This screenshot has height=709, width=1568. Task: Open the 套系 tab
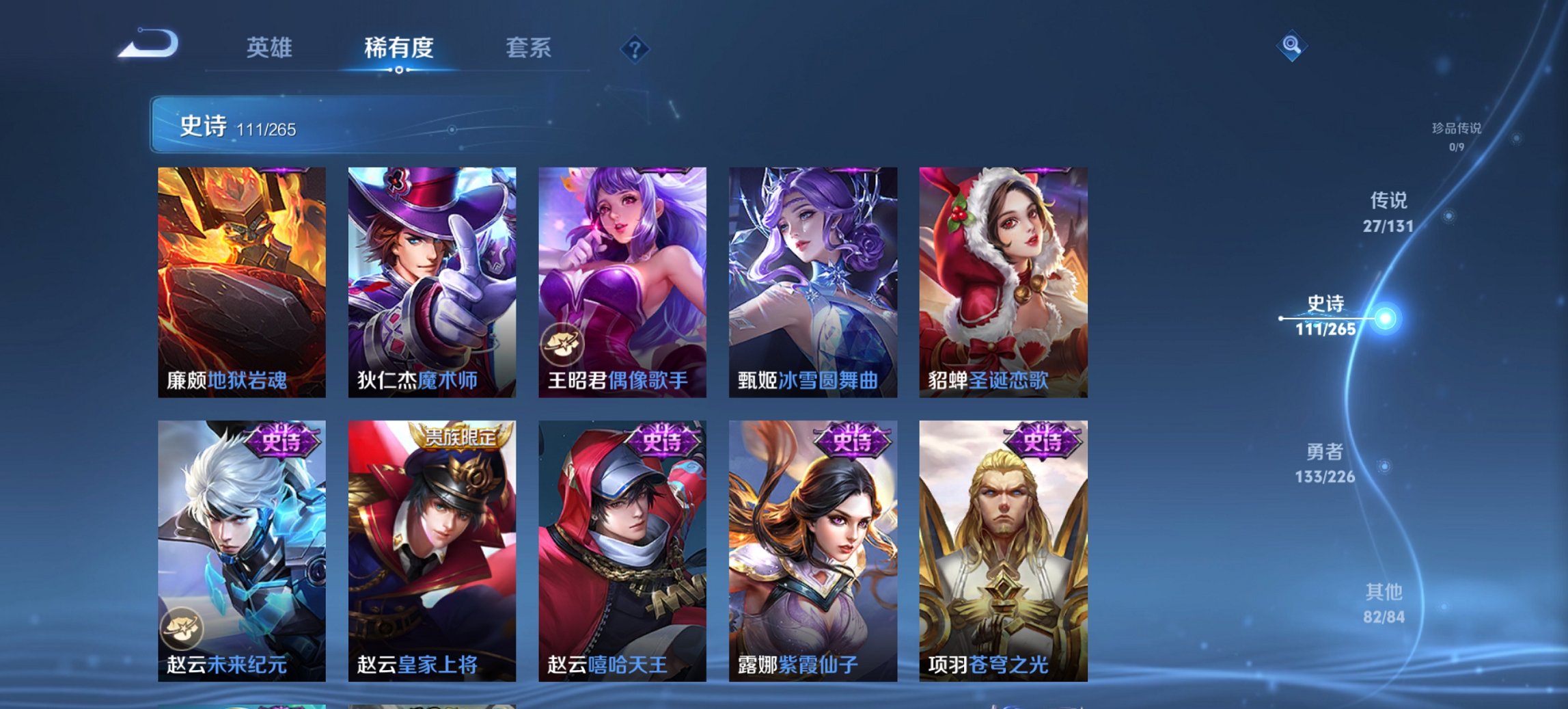pos(529,49)
